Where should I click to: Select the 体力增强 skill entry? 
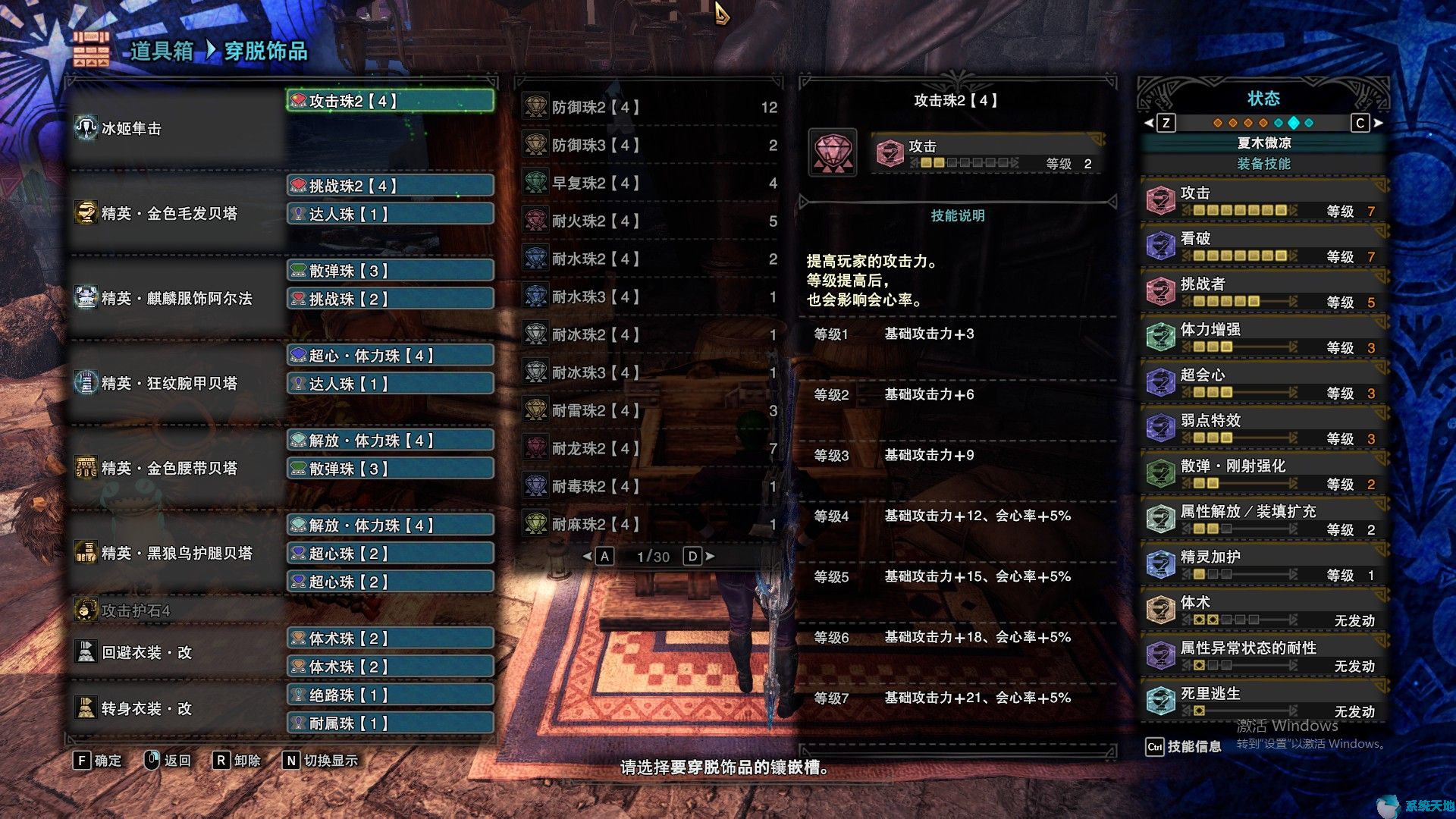tap(1263, 337)
